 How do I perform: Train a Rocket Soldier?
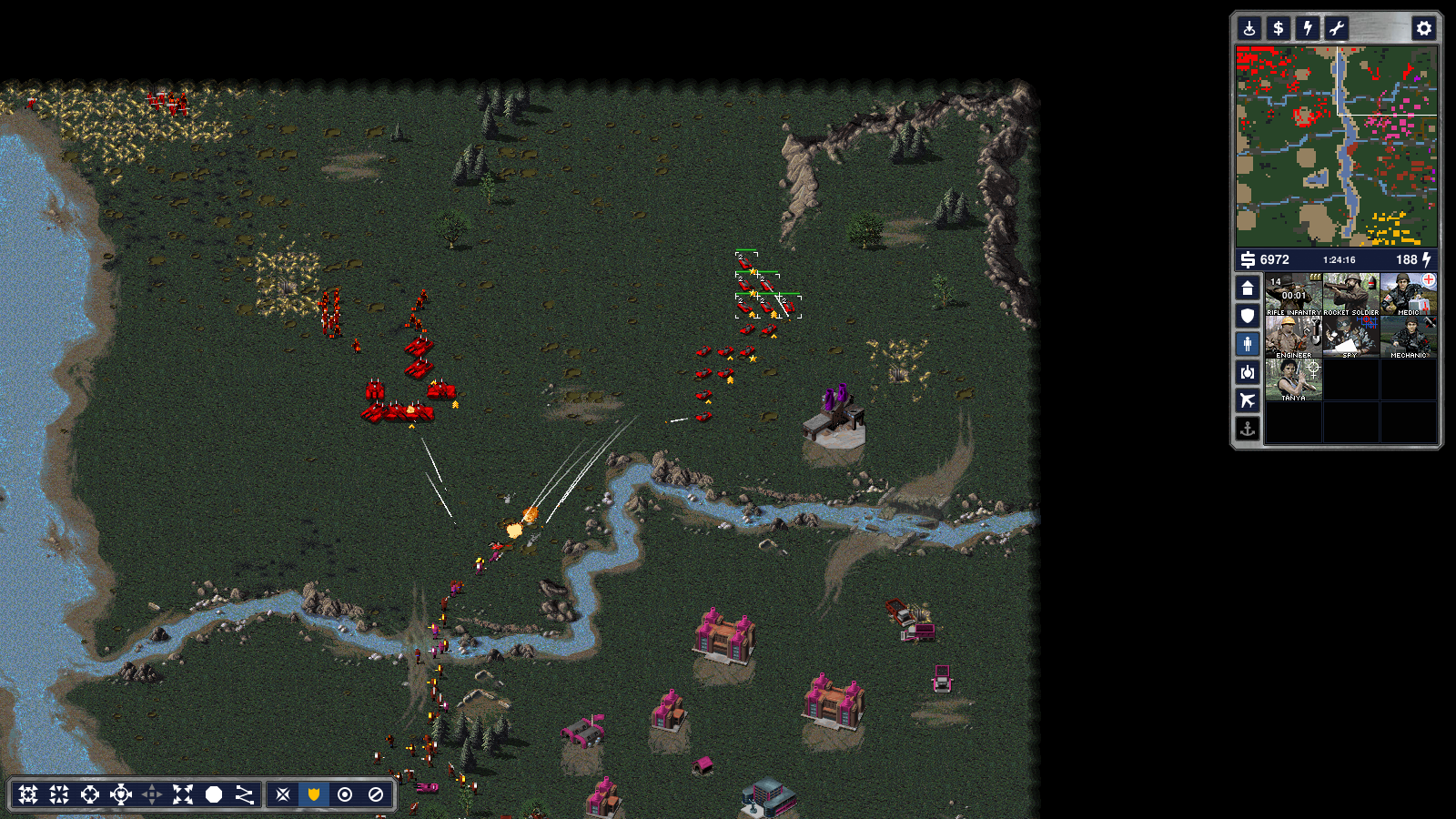(1351, 294)
